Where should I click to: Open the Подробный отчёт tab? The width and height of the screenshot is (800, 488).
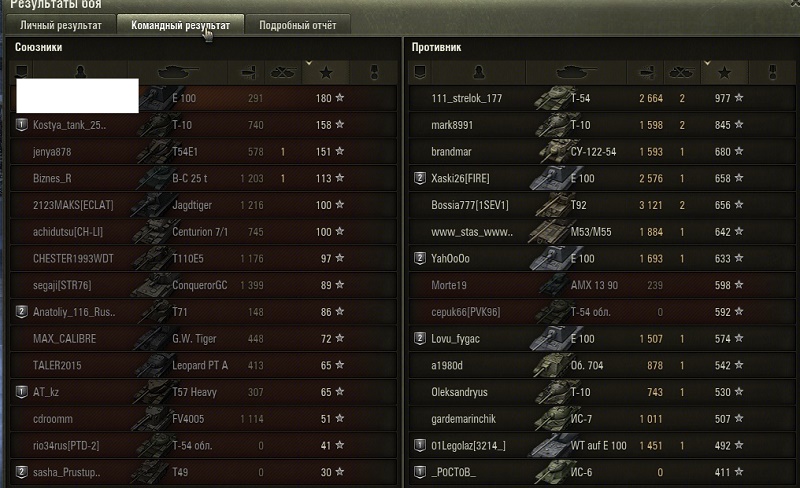[298, 25]
